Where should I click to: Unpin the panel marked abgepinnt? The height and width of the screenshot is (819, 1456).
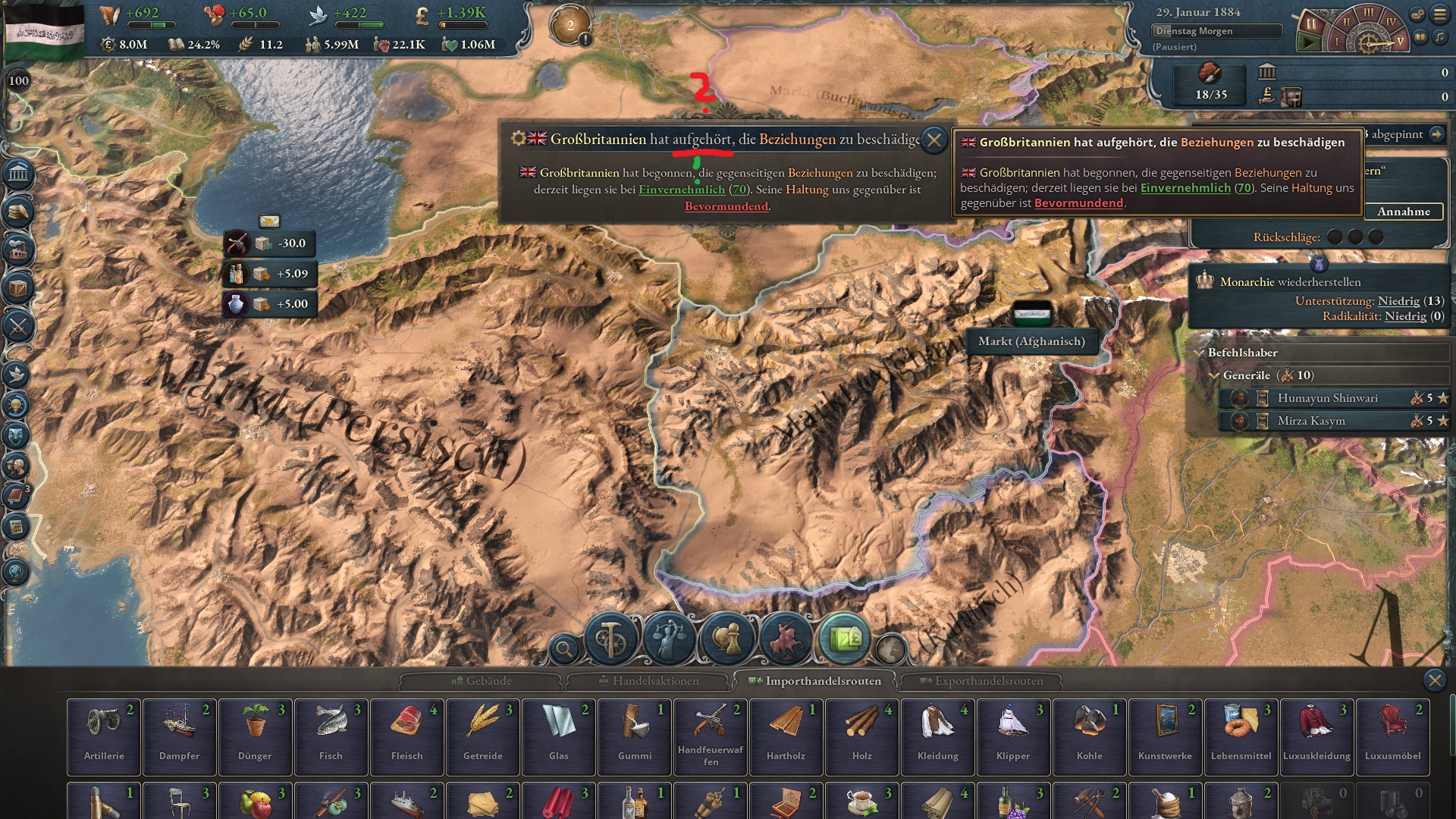tap(1438, 135)
